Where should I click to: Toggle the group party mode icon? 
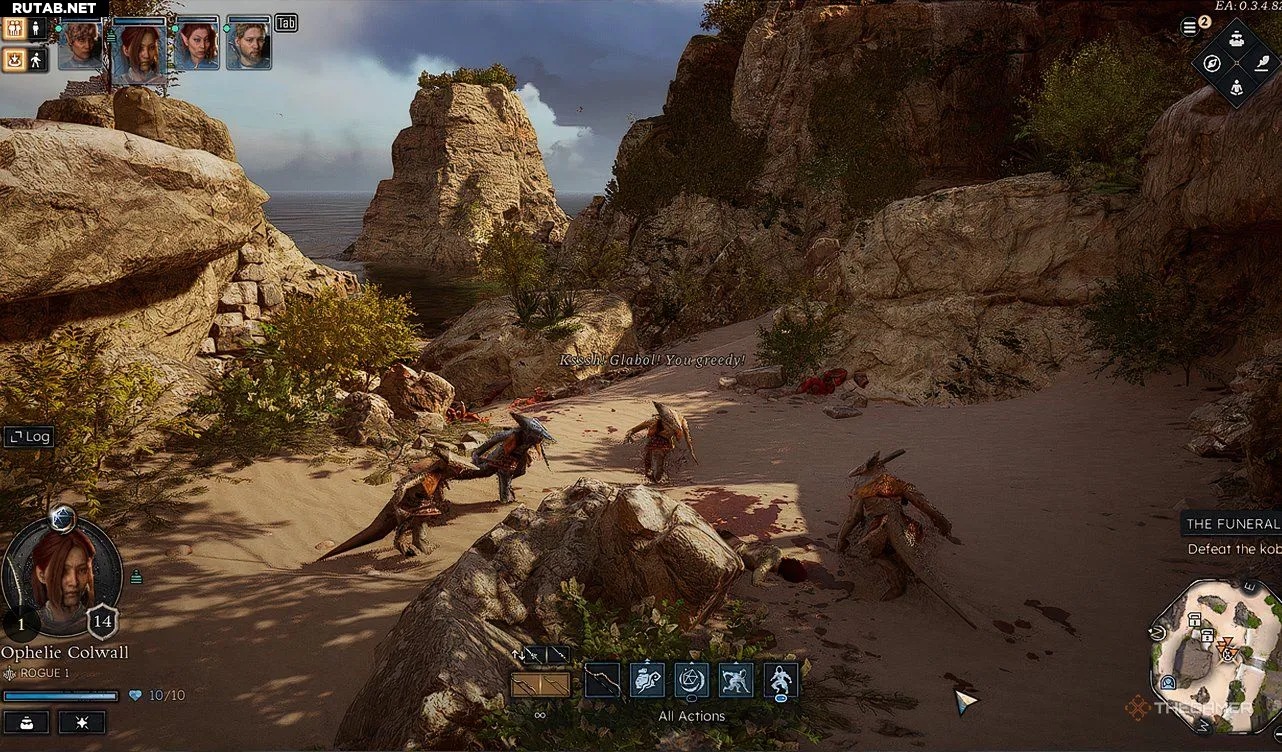(x=15, y=28)
